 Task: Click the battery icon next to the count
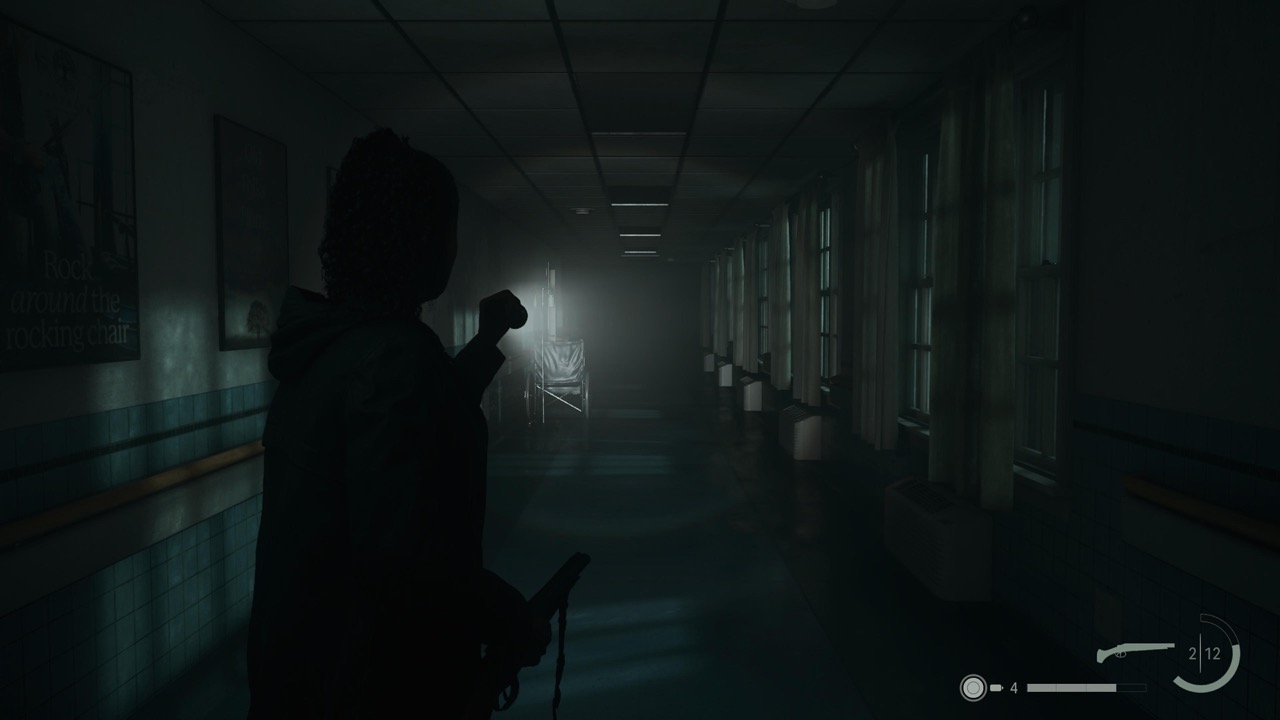[x=996, y=689]
